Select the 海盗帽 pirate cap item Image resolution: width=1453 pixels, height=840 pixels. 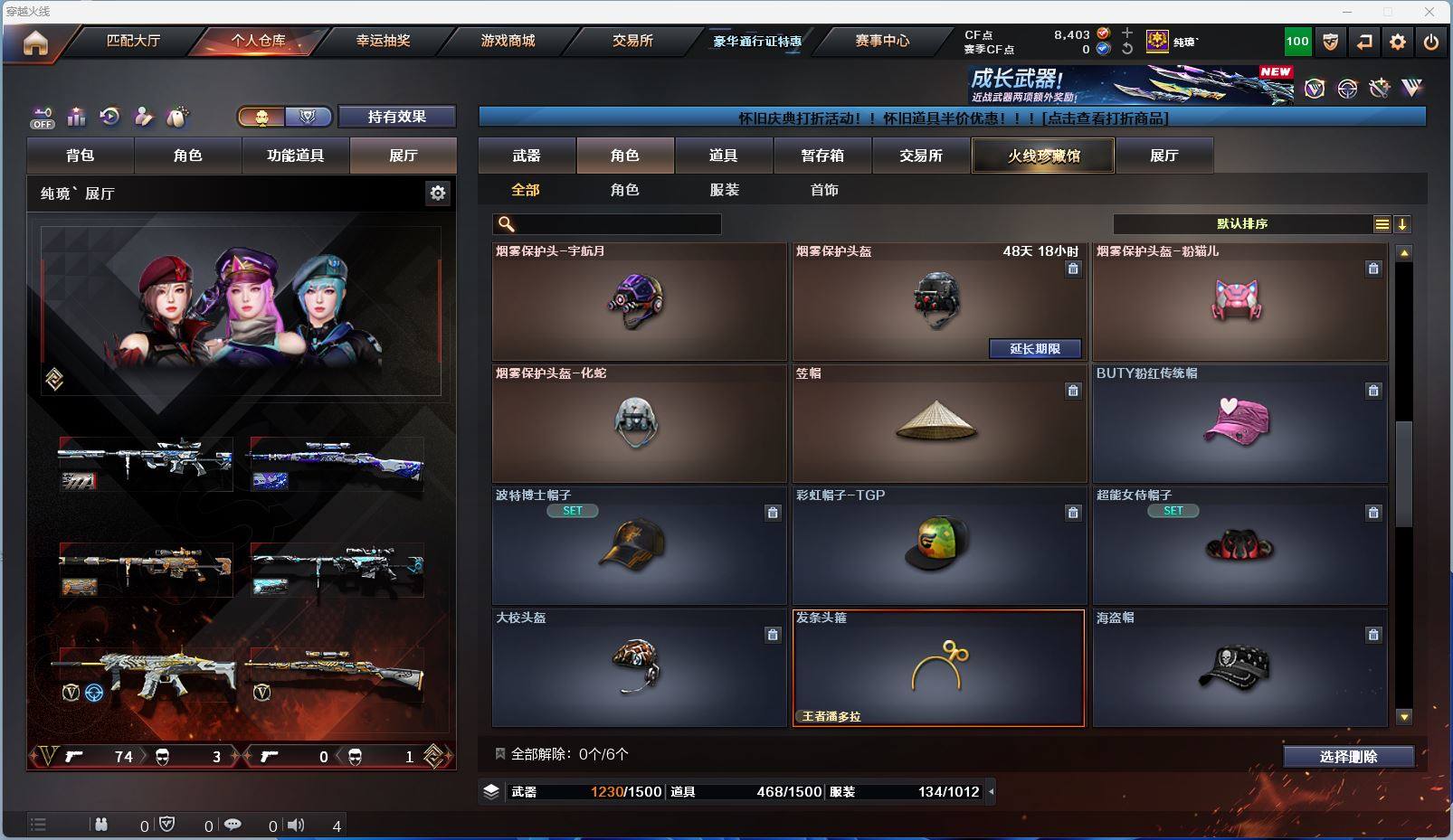pyautogui.click(x=1238, y=668)
